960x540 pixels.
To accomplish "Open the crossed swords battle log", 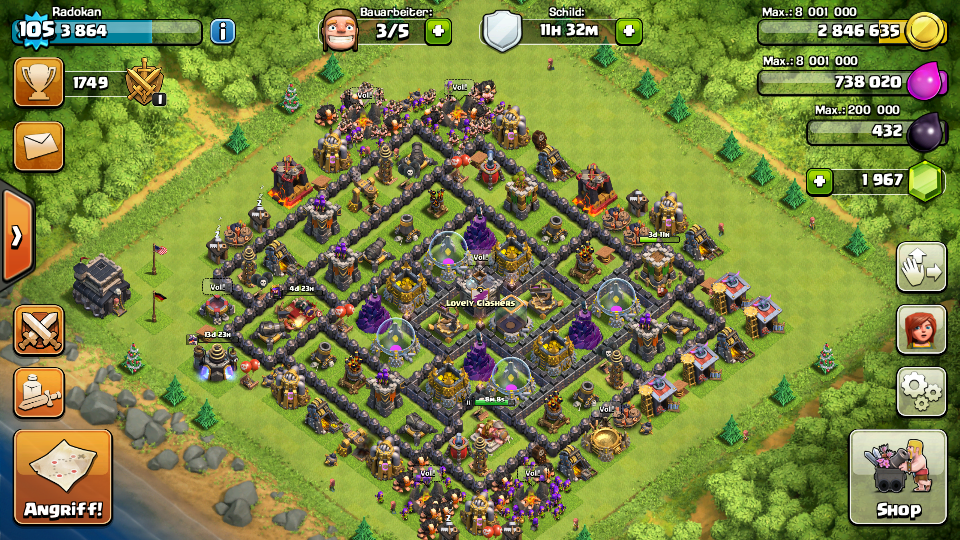I will 39,330.
